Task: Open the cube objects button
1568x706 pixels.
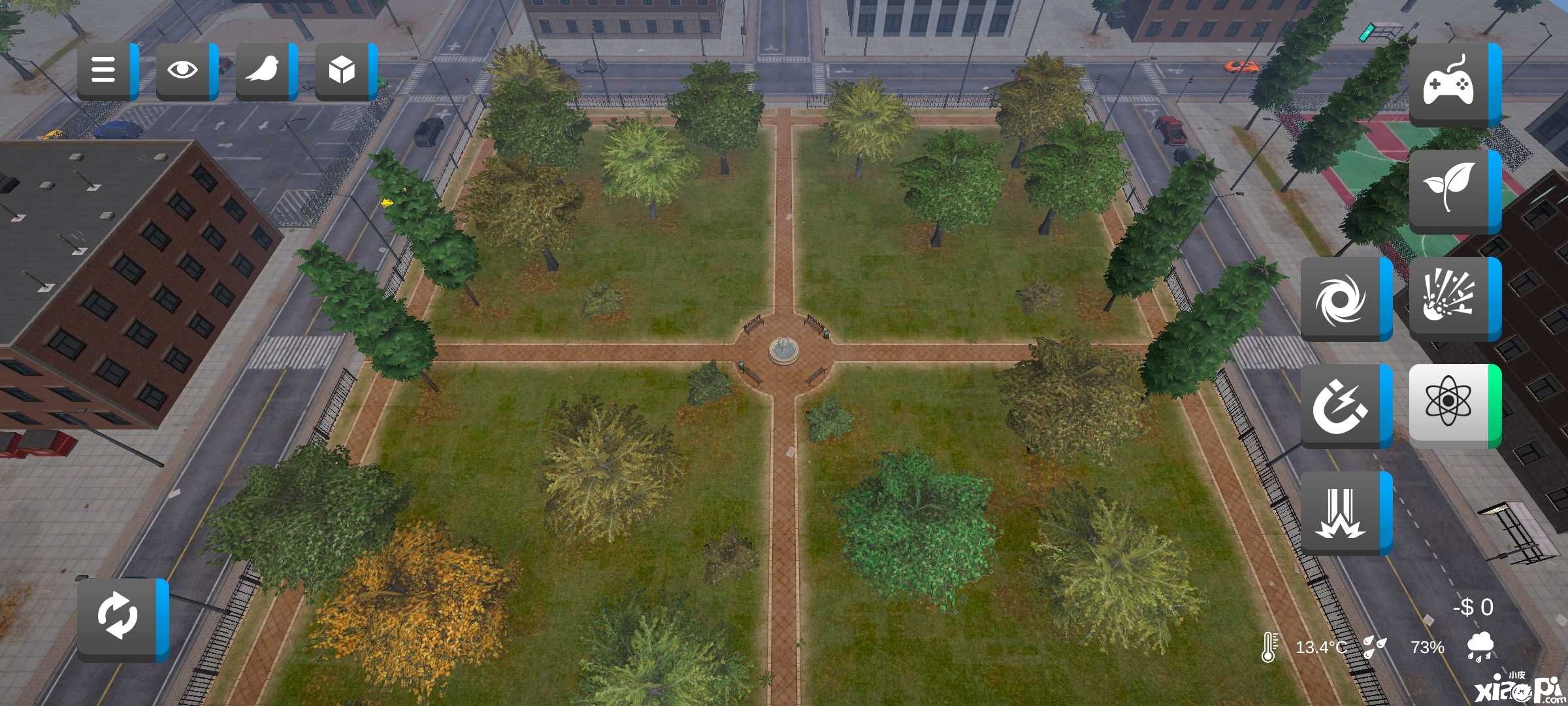Action: tap(343, 70)
